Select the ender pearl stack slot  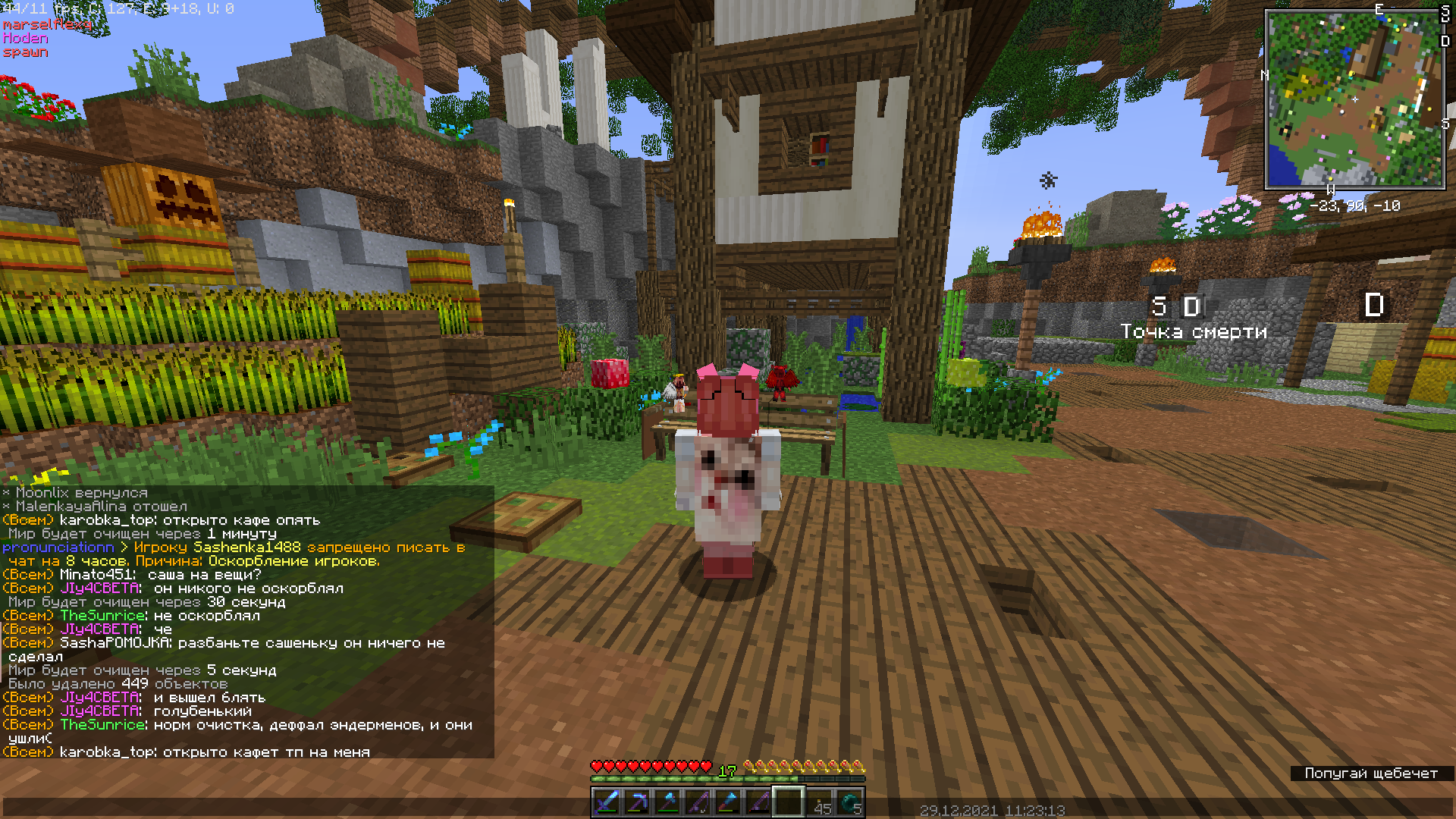pyautogui.click(x=851, y=802)
